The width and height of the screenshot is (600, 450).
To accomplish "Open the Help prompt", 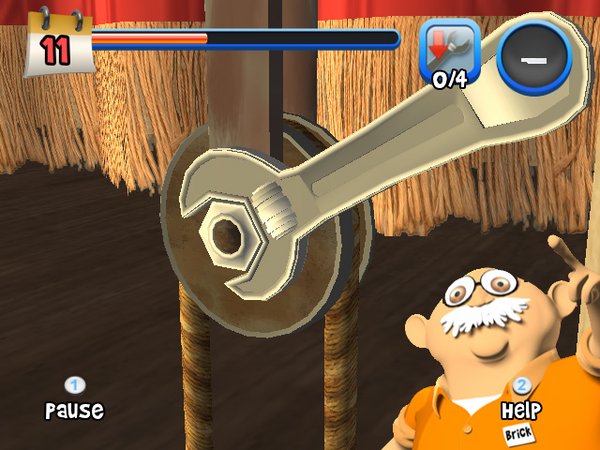I will [520, 401].
